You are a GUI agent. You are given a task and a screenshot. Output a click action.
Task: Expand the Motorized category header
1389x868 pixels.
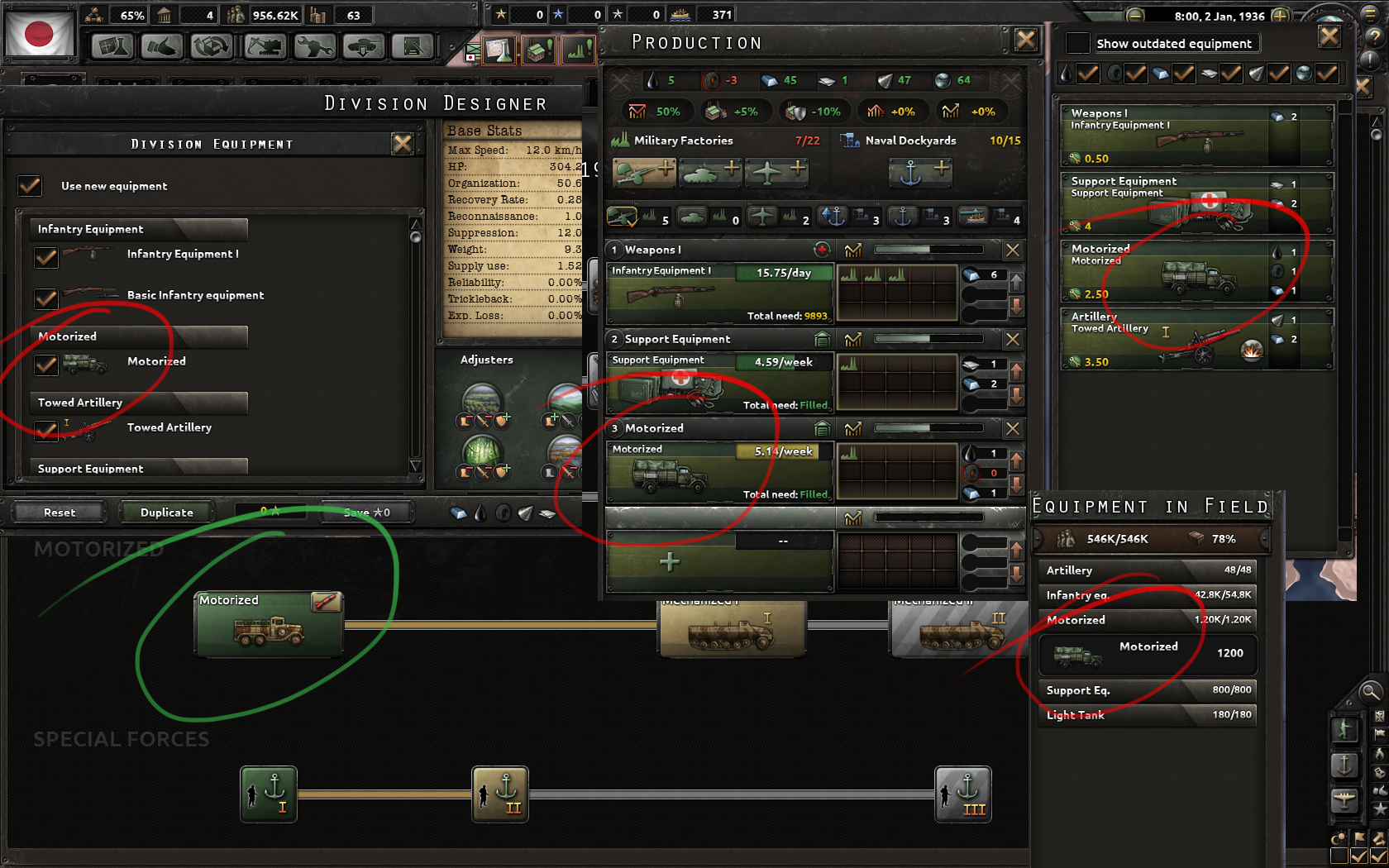136,336
